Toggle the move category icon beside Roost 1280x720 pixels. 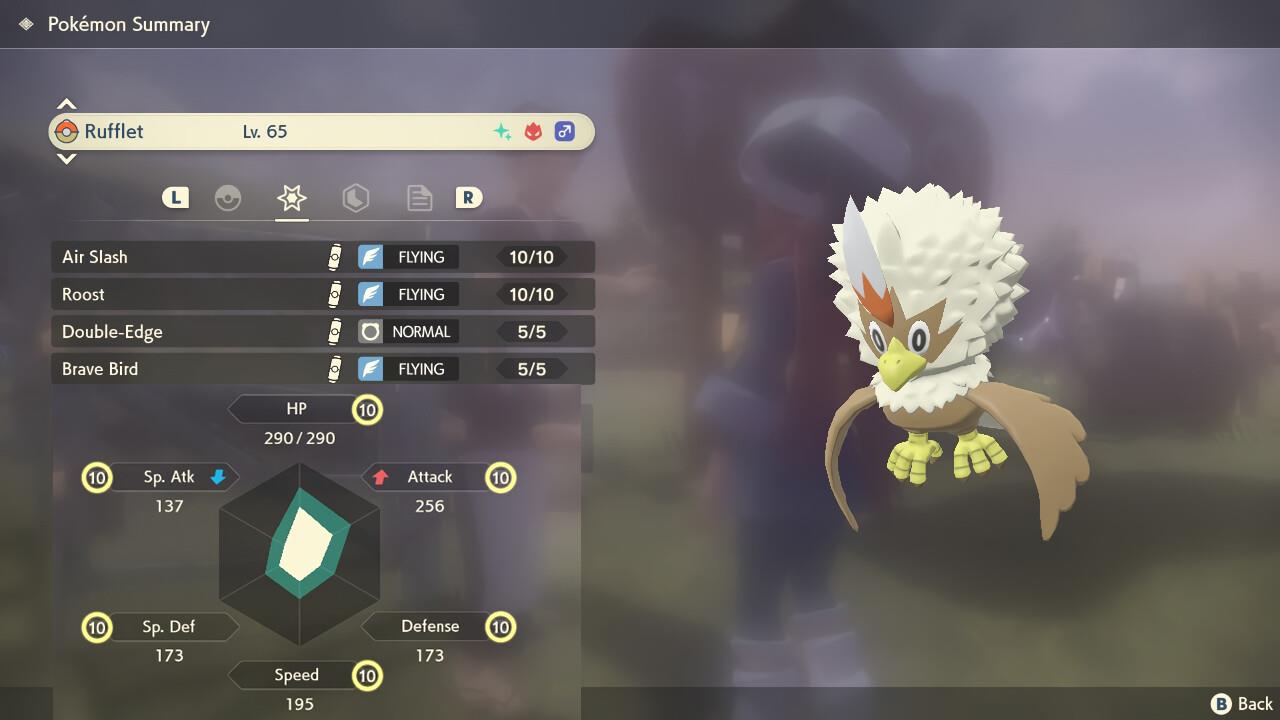pos(335,294)
